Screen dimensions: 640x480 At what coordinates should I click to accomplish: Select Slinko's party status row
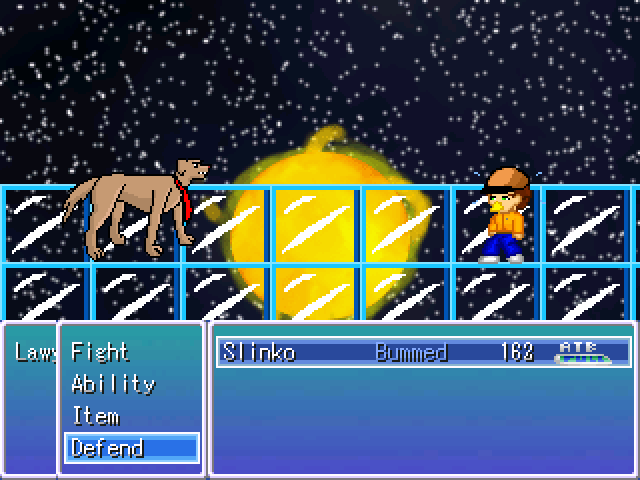point(423,352)
